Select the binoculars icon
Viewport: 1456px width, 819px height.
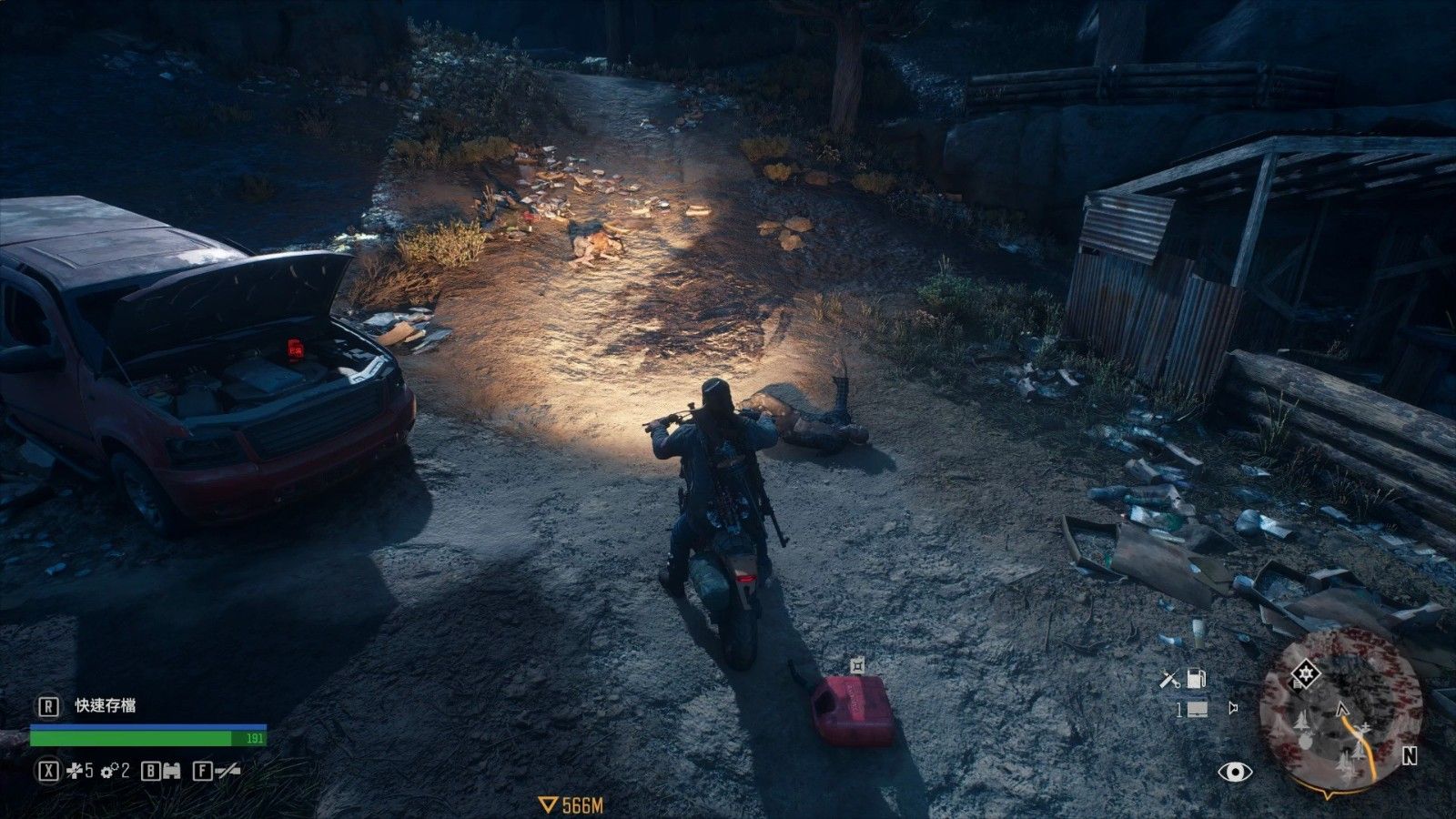pos(172,772)
